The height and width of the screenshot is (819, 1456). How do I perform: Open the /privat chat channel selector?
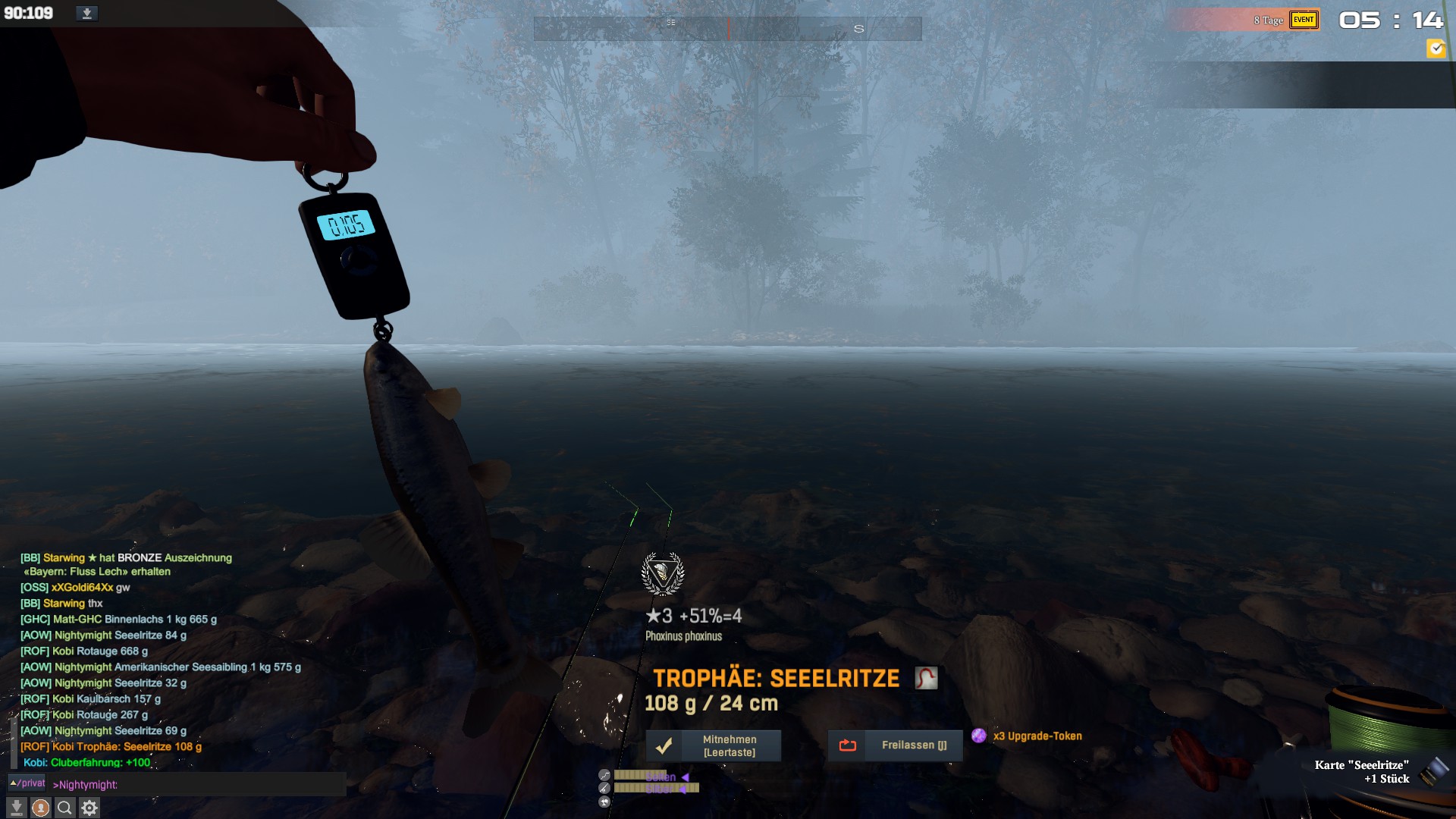pyautogui.click(x=27, y=783)
